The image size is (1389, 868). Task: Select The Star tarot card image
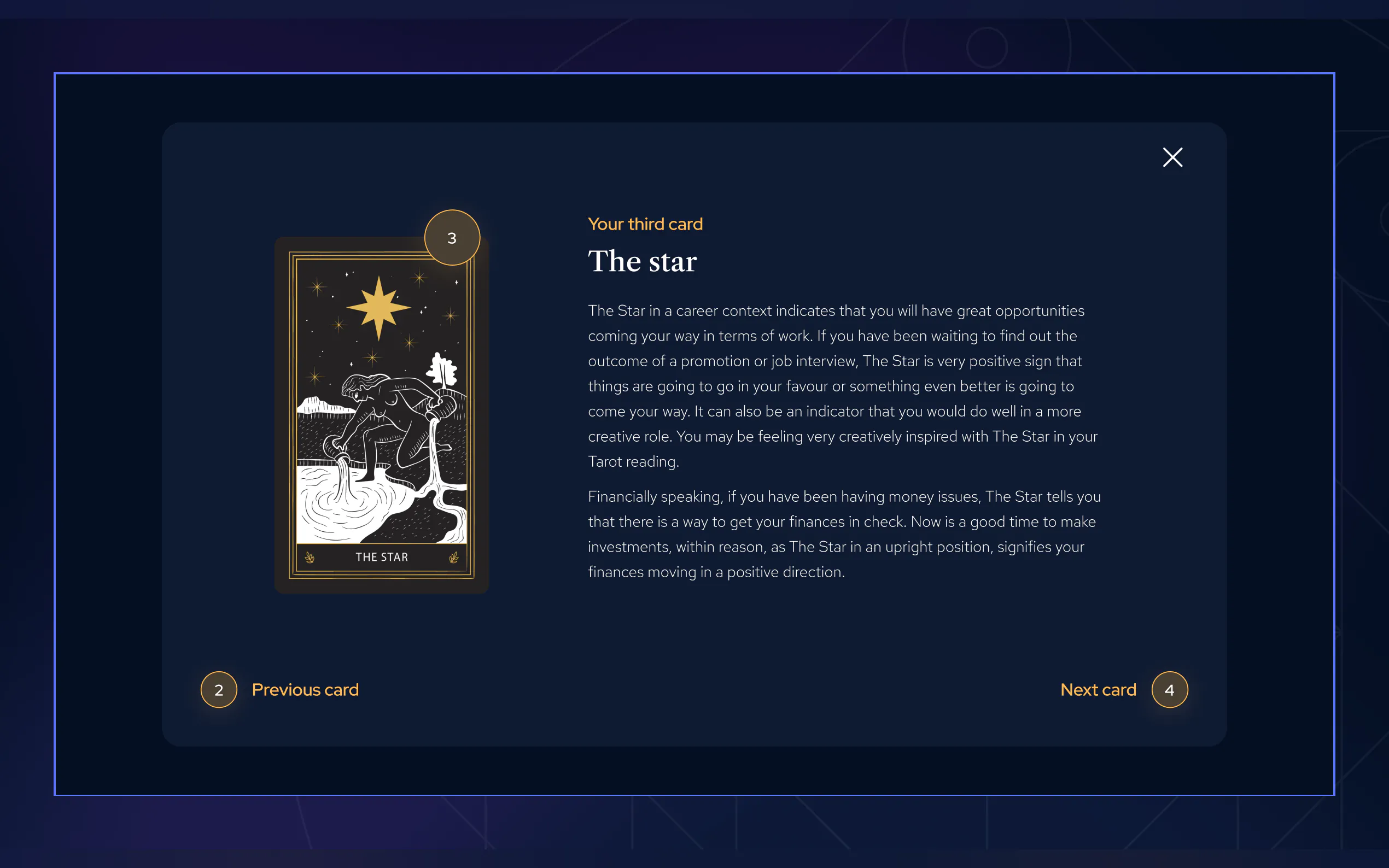click(381, 414)
